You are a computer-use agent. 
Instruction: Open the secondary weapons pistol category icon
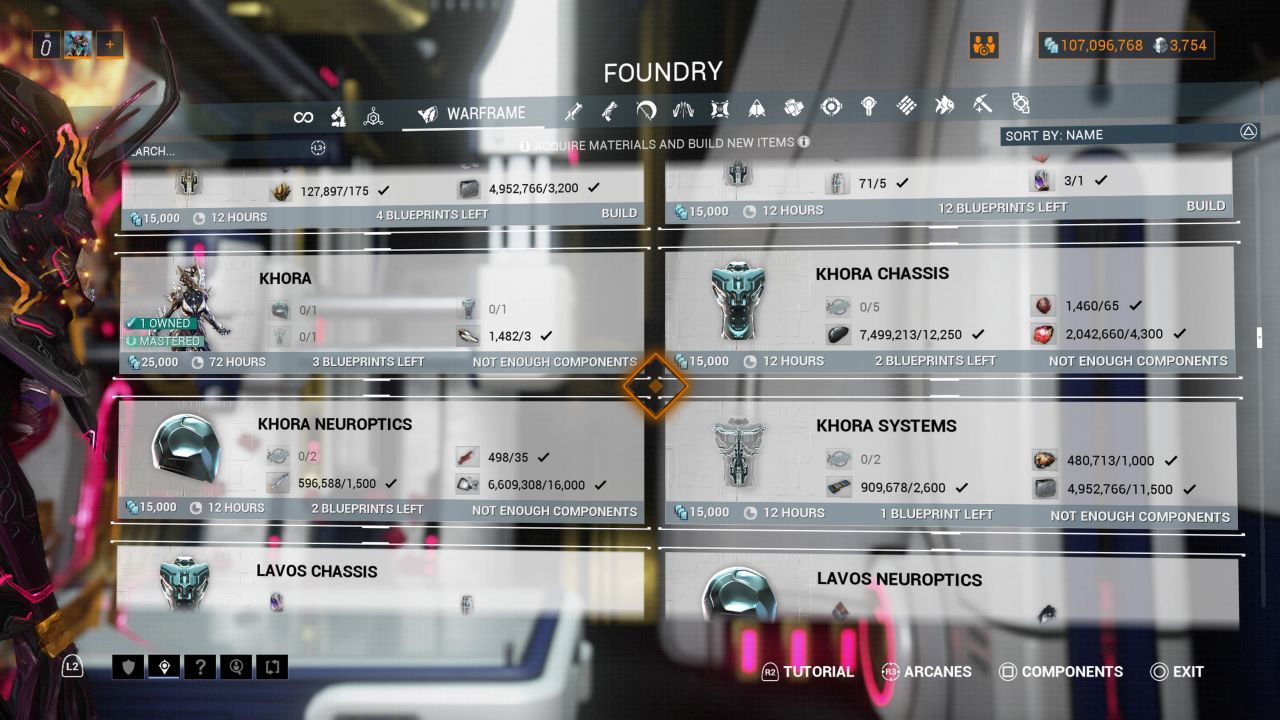click(x=609, y=107)
